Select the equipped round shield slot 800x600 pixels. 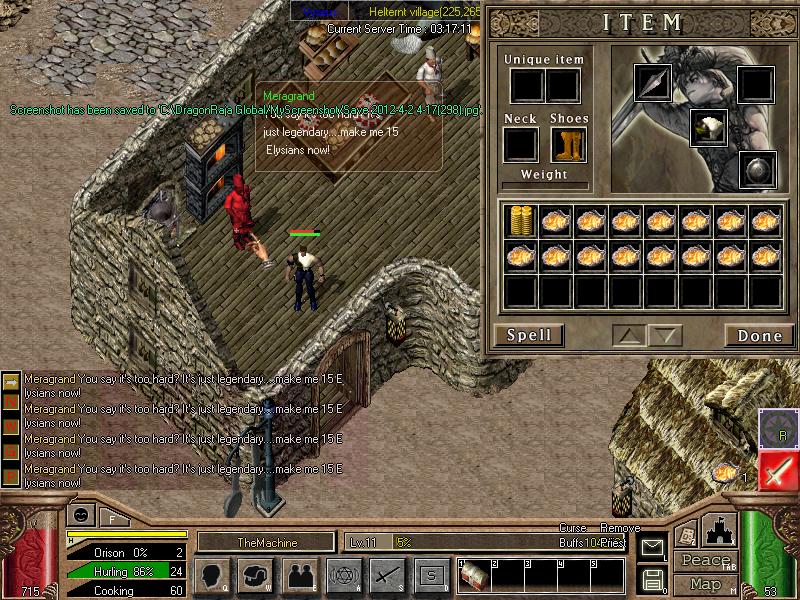(x=756, y=169)
